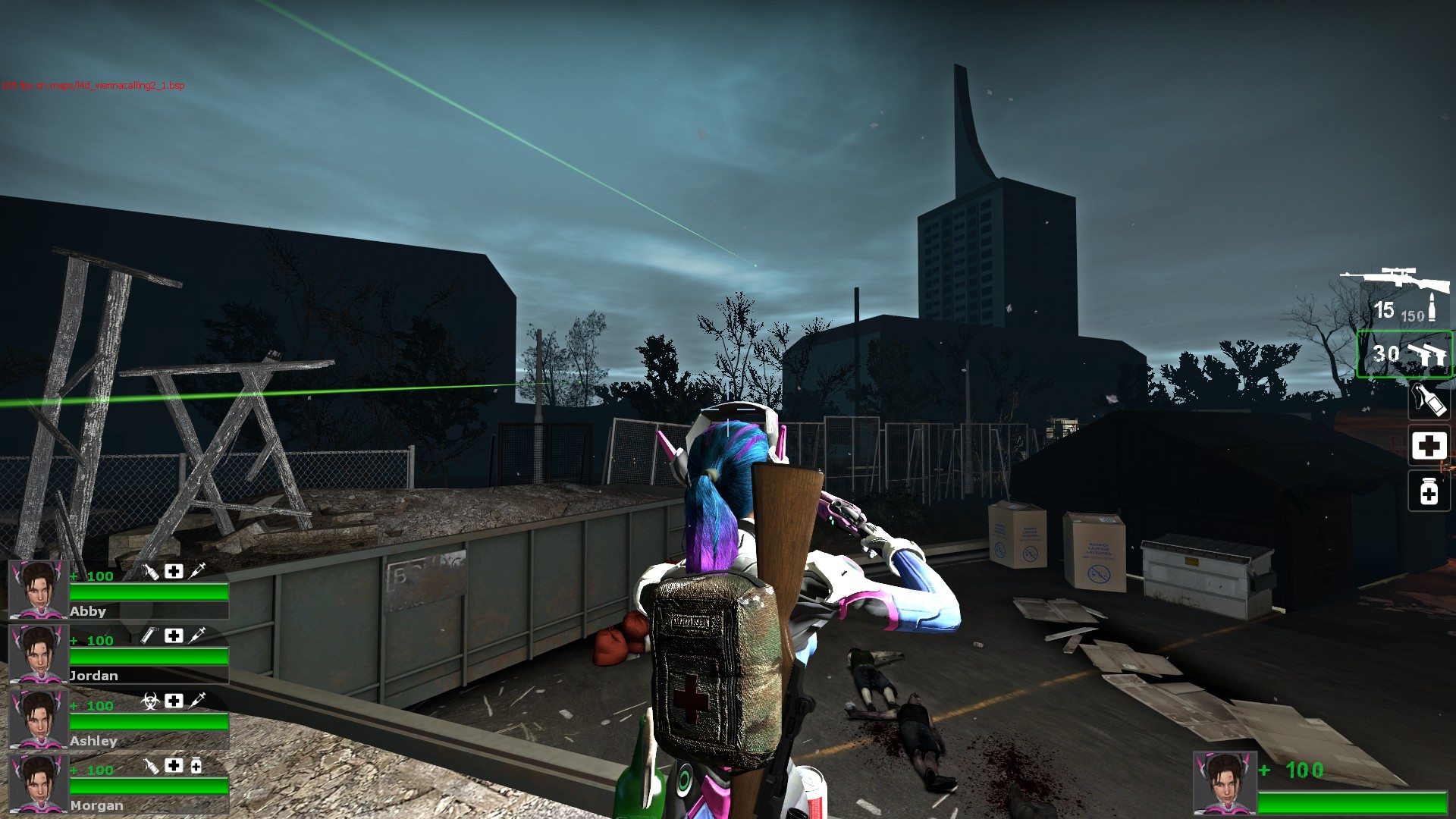The width and height of the screenshot is (1456, 819).
Task: Select Ashley's teammate portrait
Action: point(38,718)
